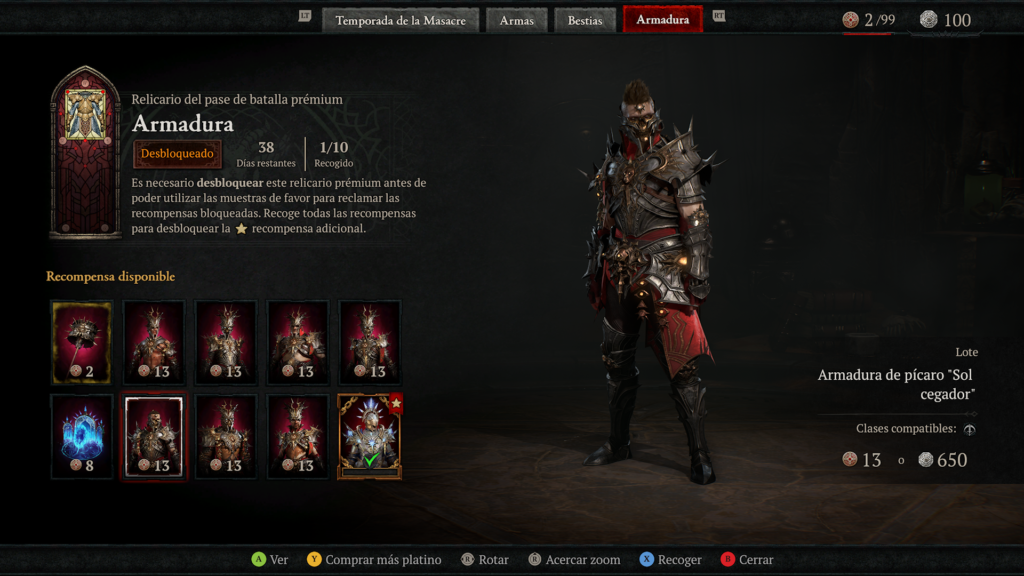Select the spiked mace reward costing 2
Viewport: 1024px width, 576px height.
[x=82, y=342]
